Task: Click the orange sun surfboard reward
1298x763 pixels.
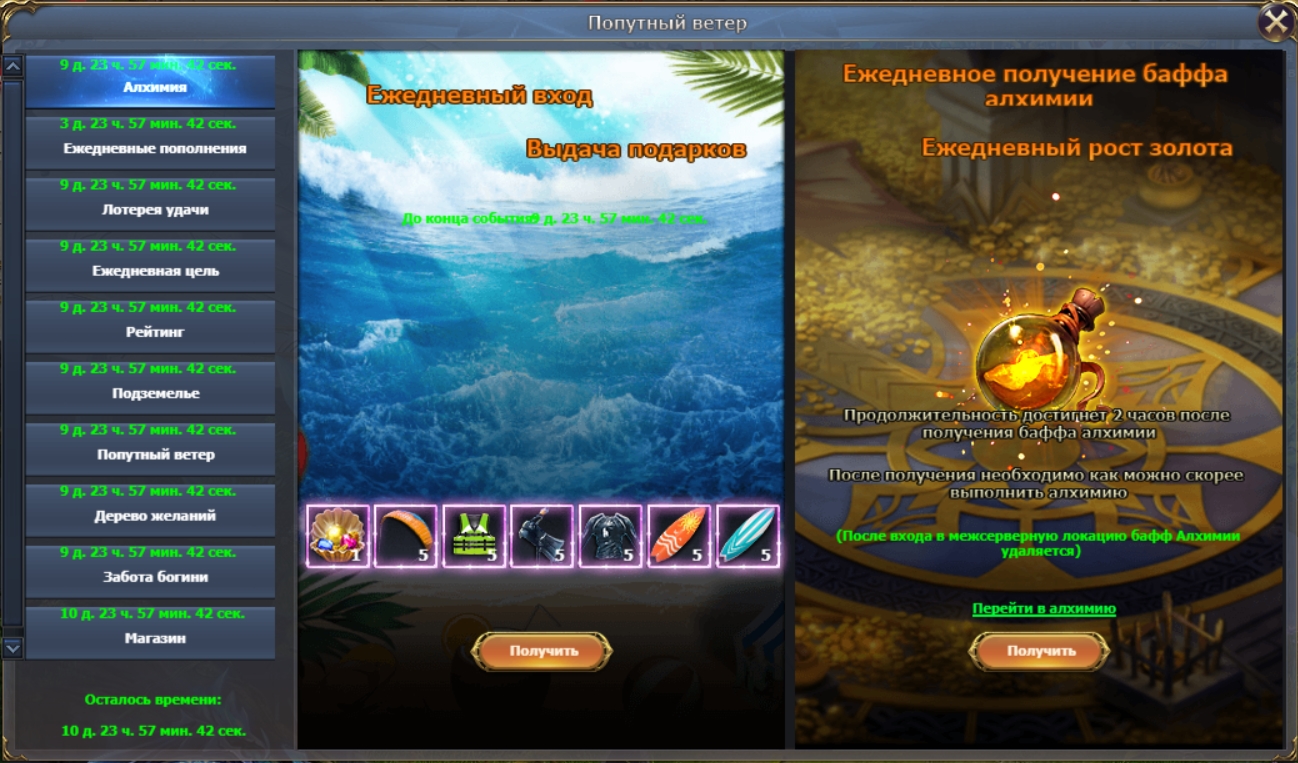Action: (x=679, y=536)
